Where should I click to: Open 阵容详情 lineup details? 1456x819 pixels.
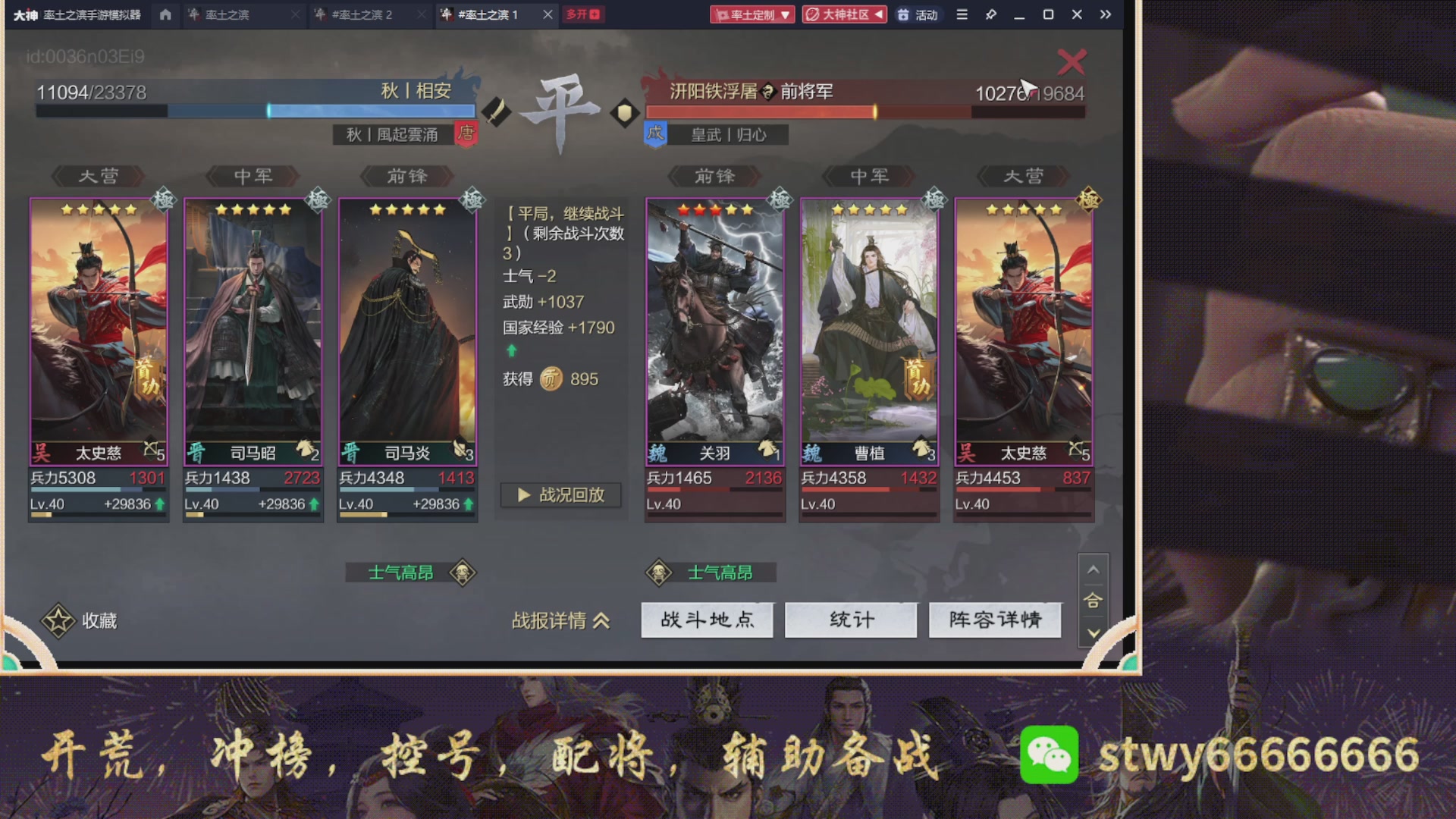pos(995,620)
